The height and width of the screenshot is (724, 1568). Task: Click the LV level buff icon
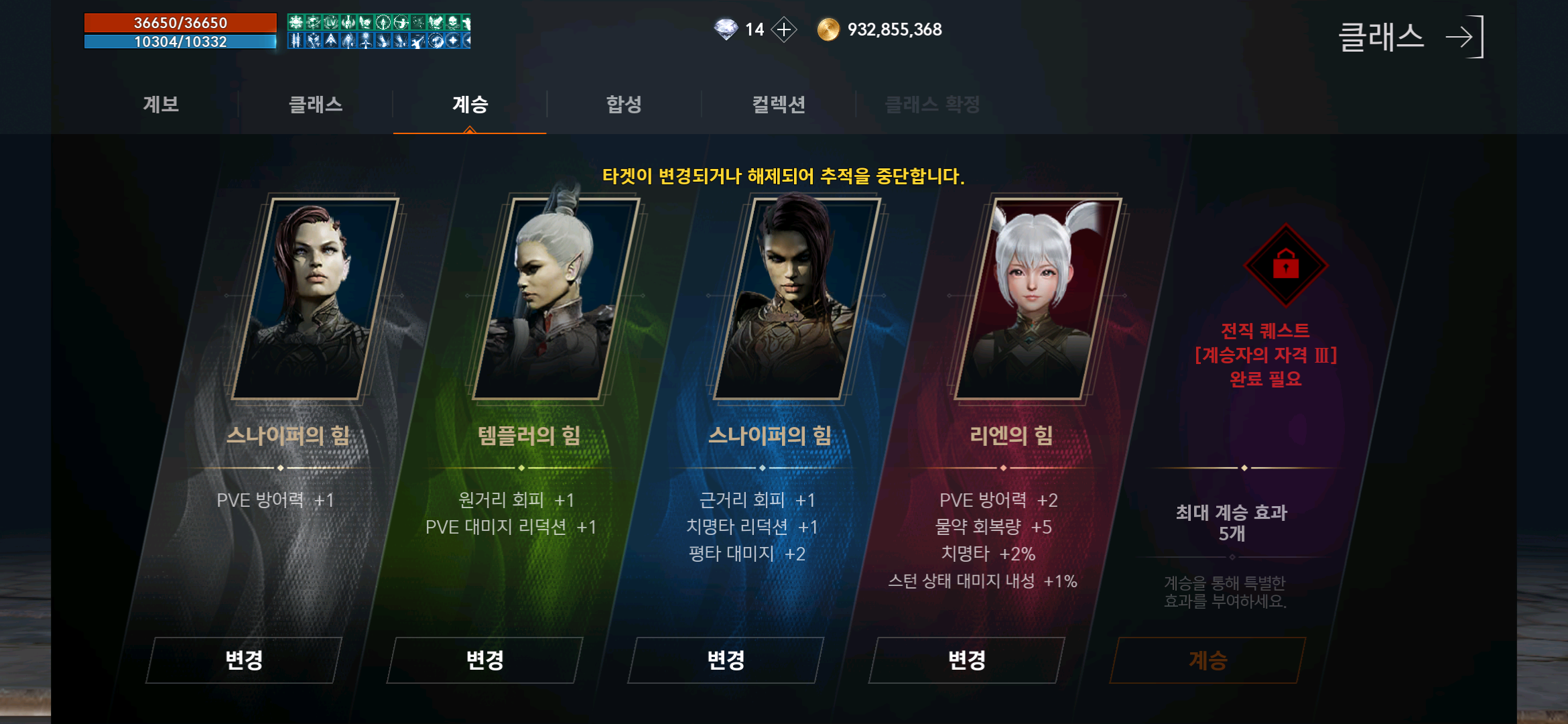point(330,23)
